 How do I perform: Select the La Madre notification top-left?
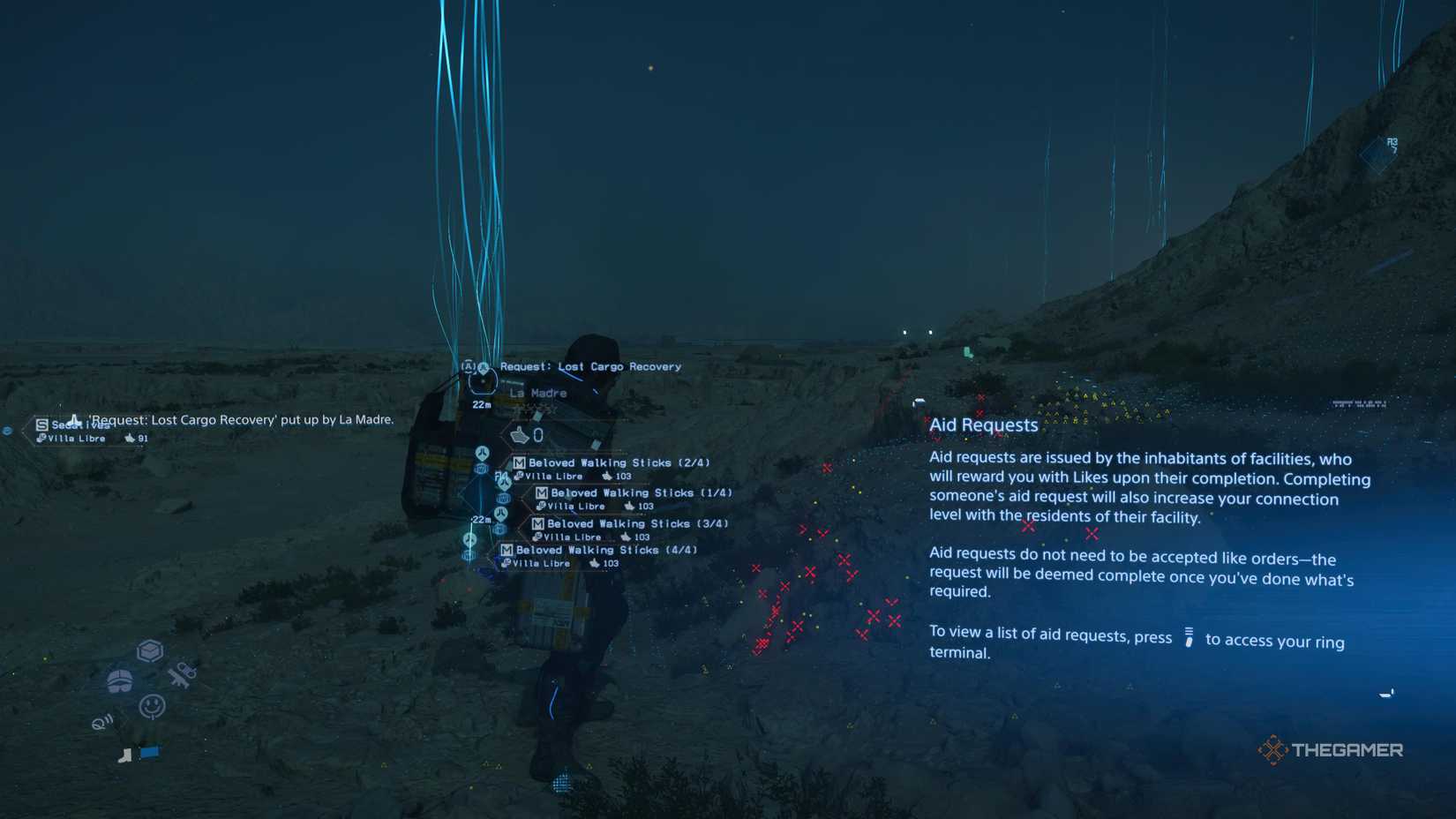pyautogui.click(x=238, y=419)
